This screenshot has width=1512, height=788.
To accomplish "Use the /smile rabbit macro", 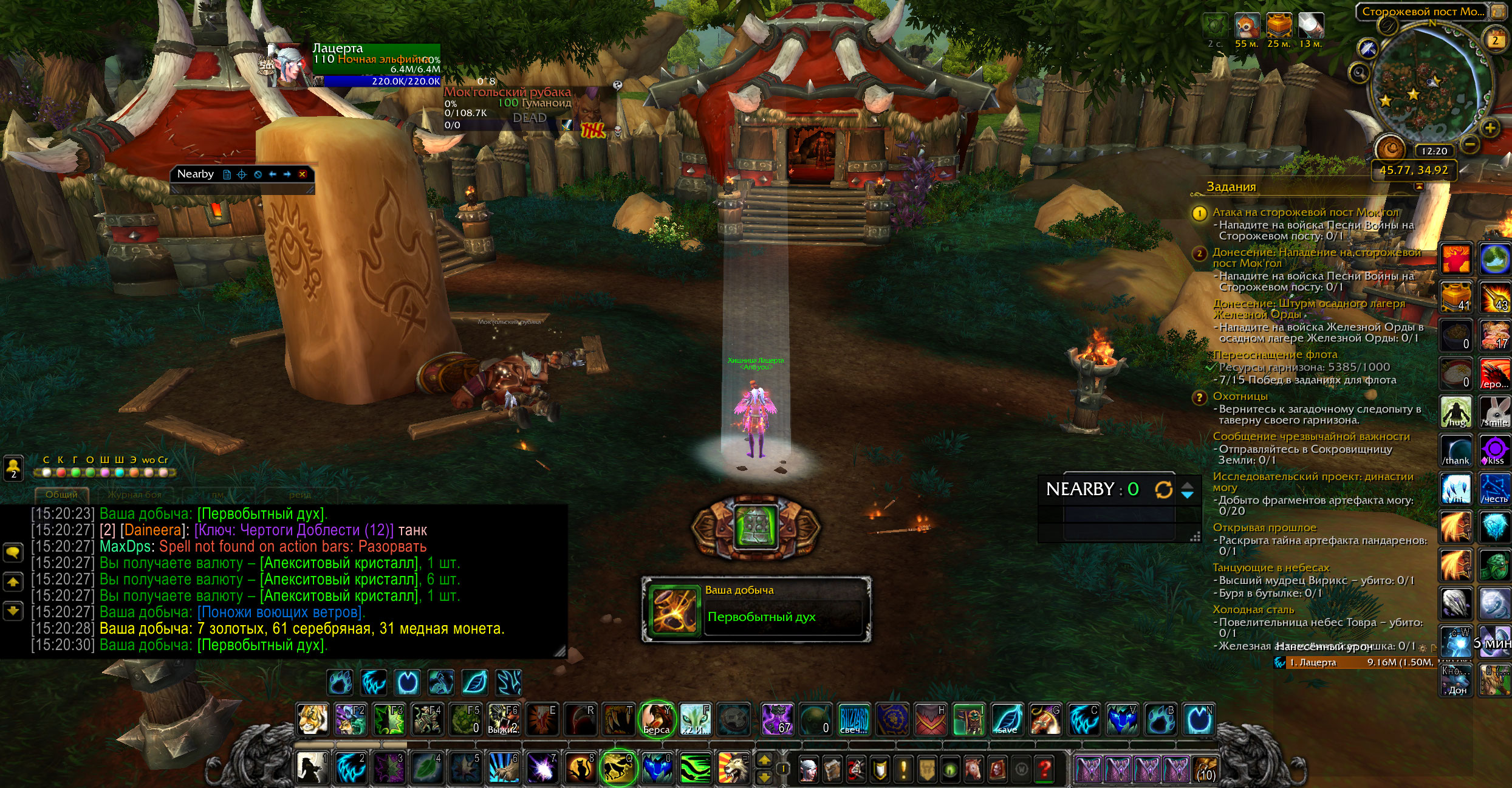I will coord(1494,413).
